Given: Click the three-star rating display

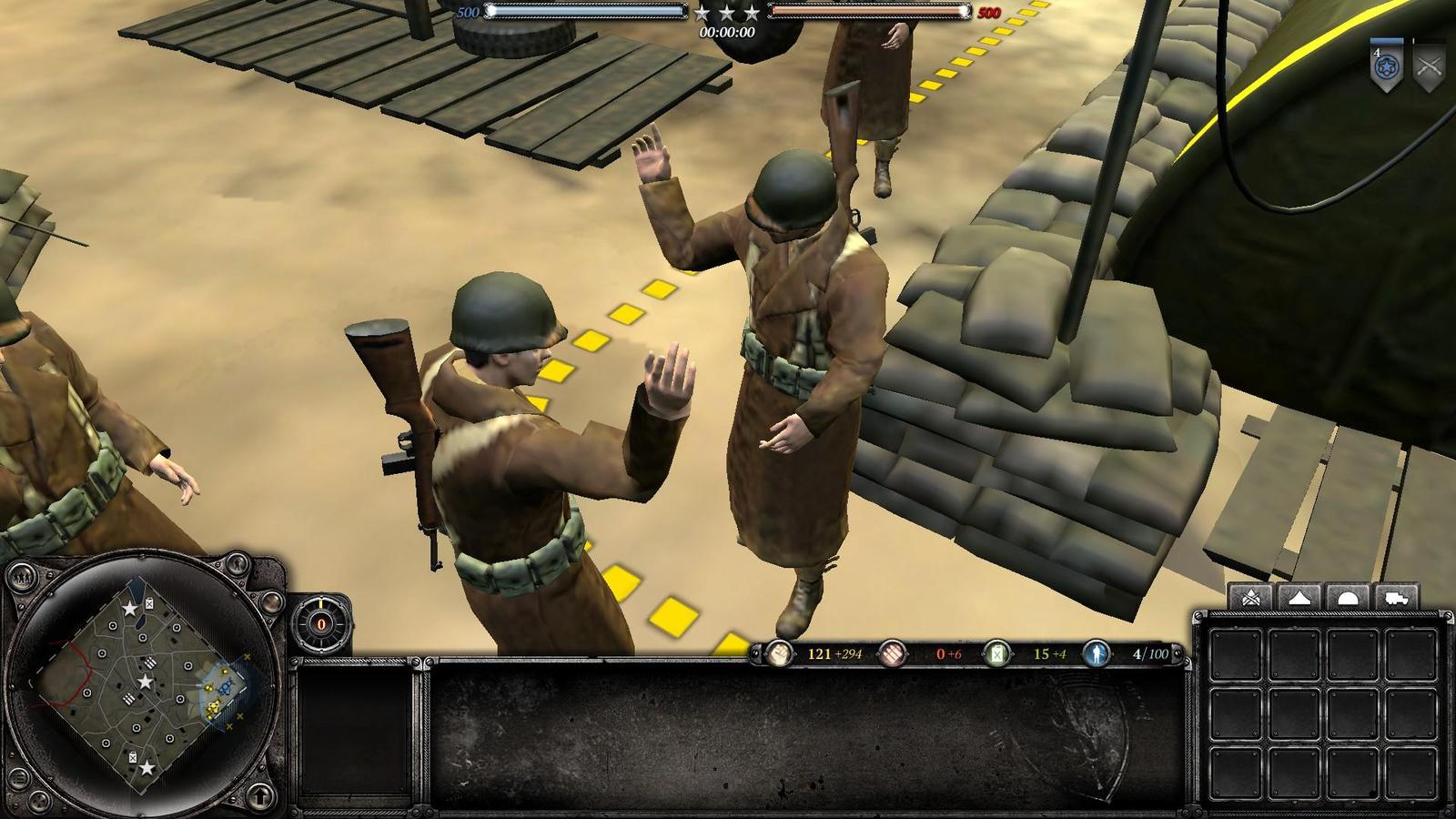Looking at the screenshot, I should (x=728, y=15).
